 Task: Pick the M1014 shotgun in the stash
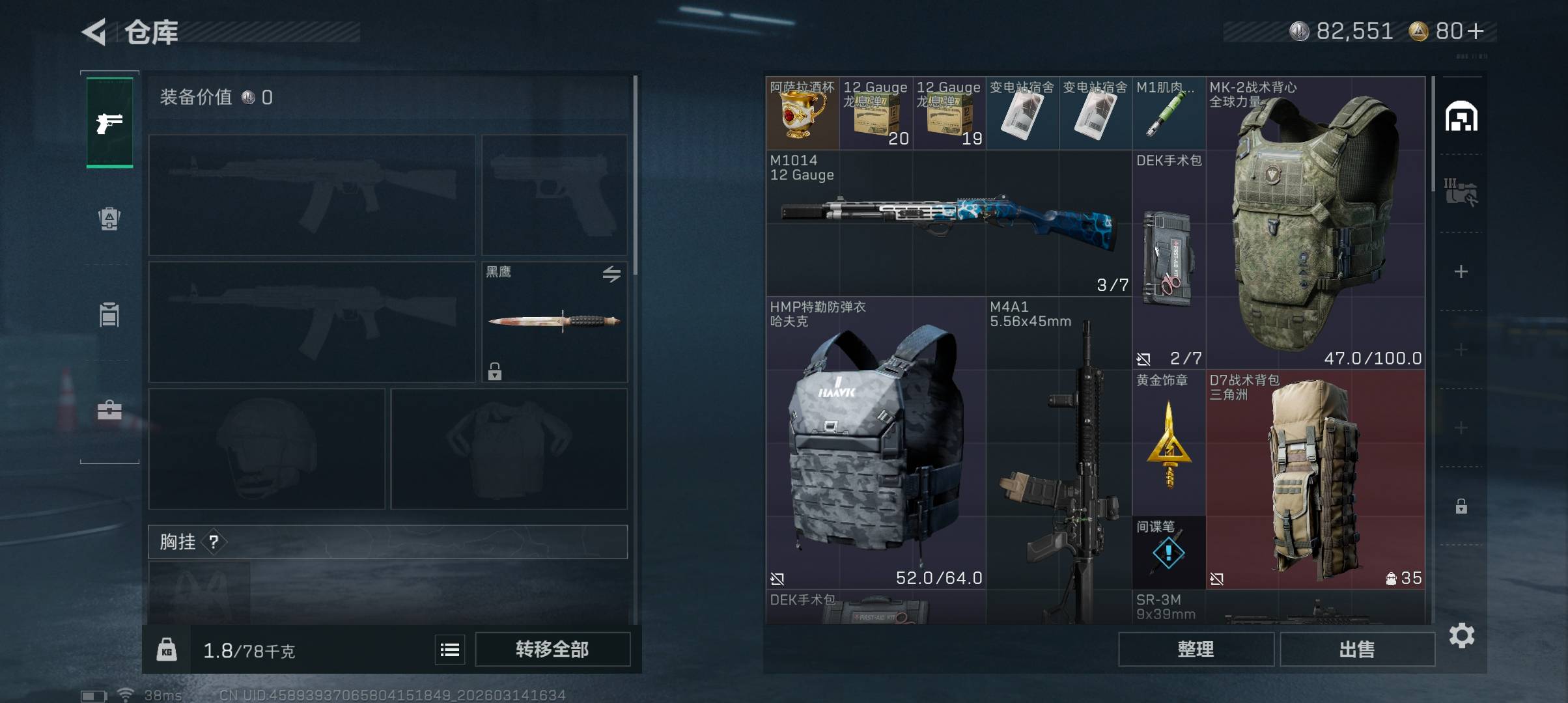948,223
